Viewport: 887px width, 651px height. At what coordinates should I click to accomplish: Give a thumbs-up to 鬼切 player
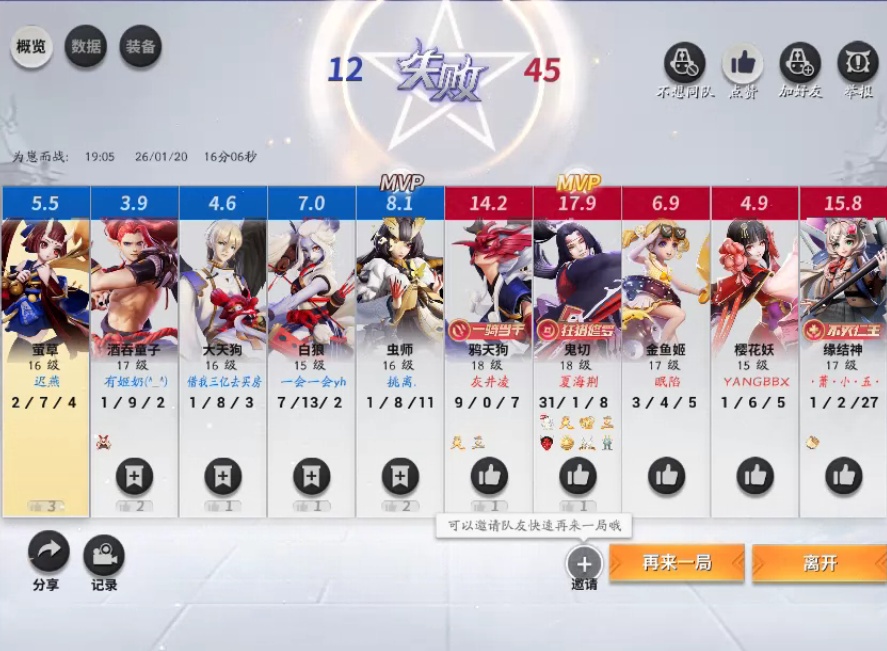click(x=578, y=476)
